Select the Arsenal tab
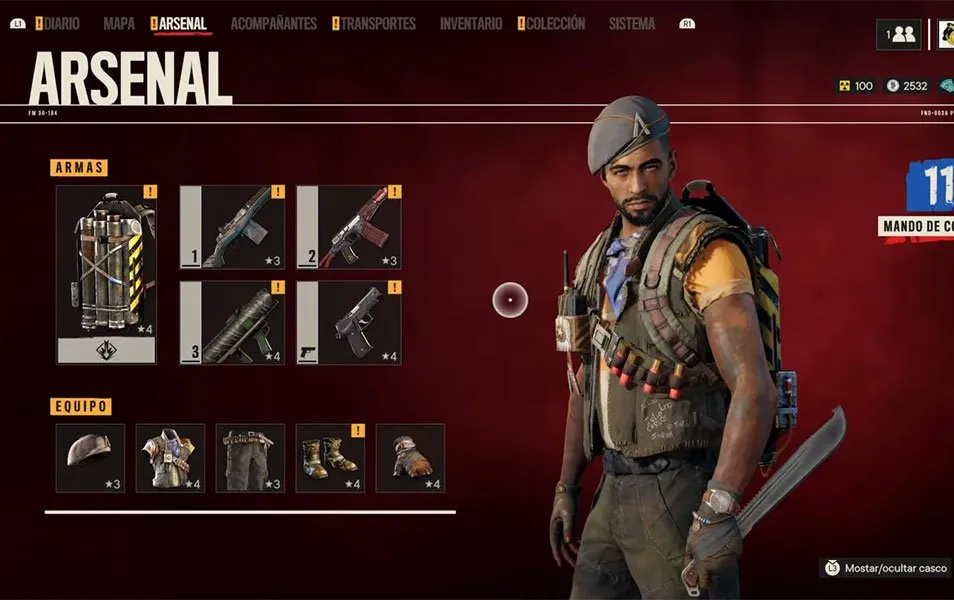Viewport: 954px width, 600px height. pyautogui.click(x=182, y=24)
